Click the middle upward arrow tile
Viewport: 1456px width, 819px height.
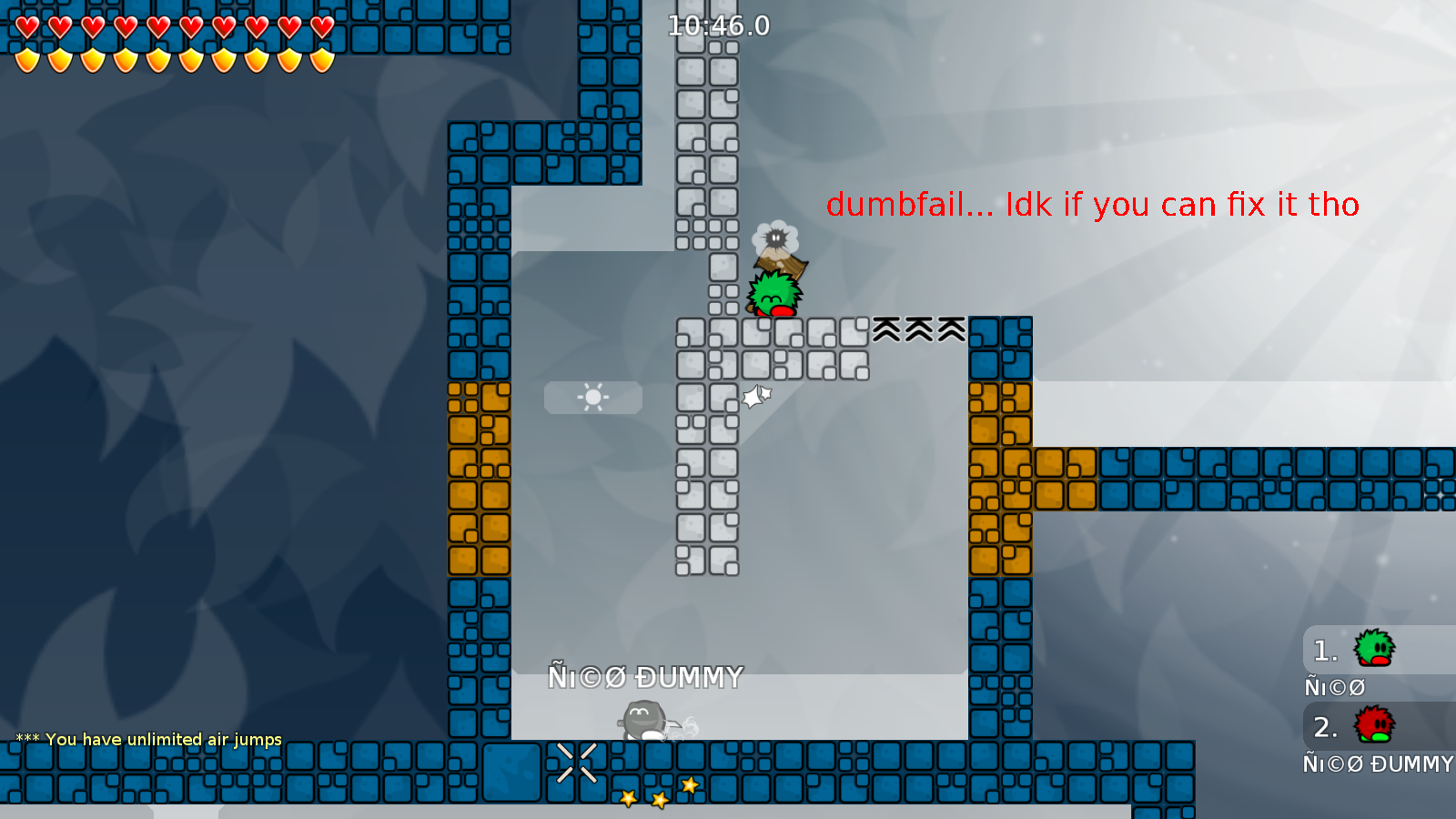[919, 329]
